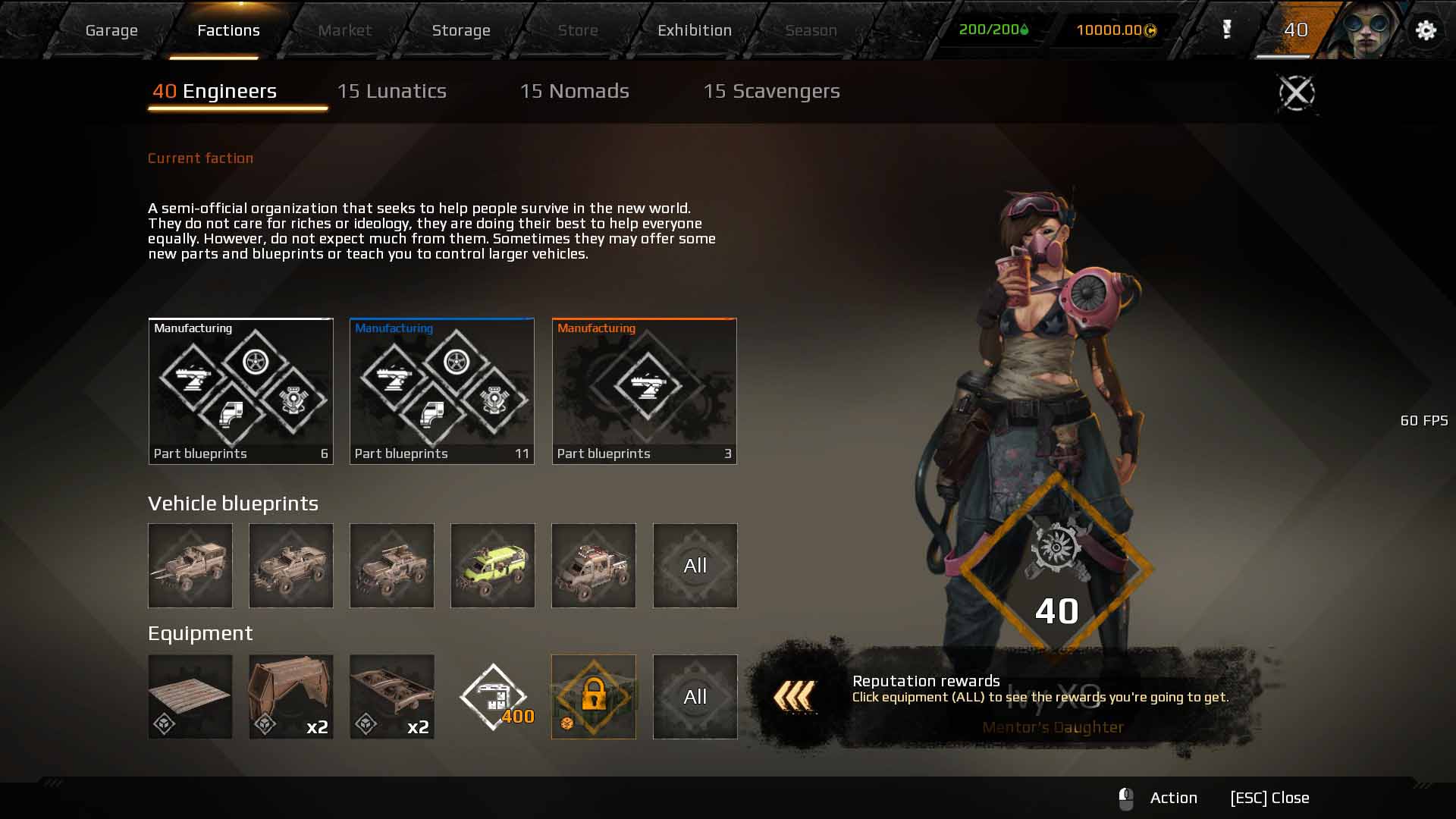Viewport: 1456px width, 819px height.
Task: Select the Lunatics faction tab
Action: (x=391, y=92)
